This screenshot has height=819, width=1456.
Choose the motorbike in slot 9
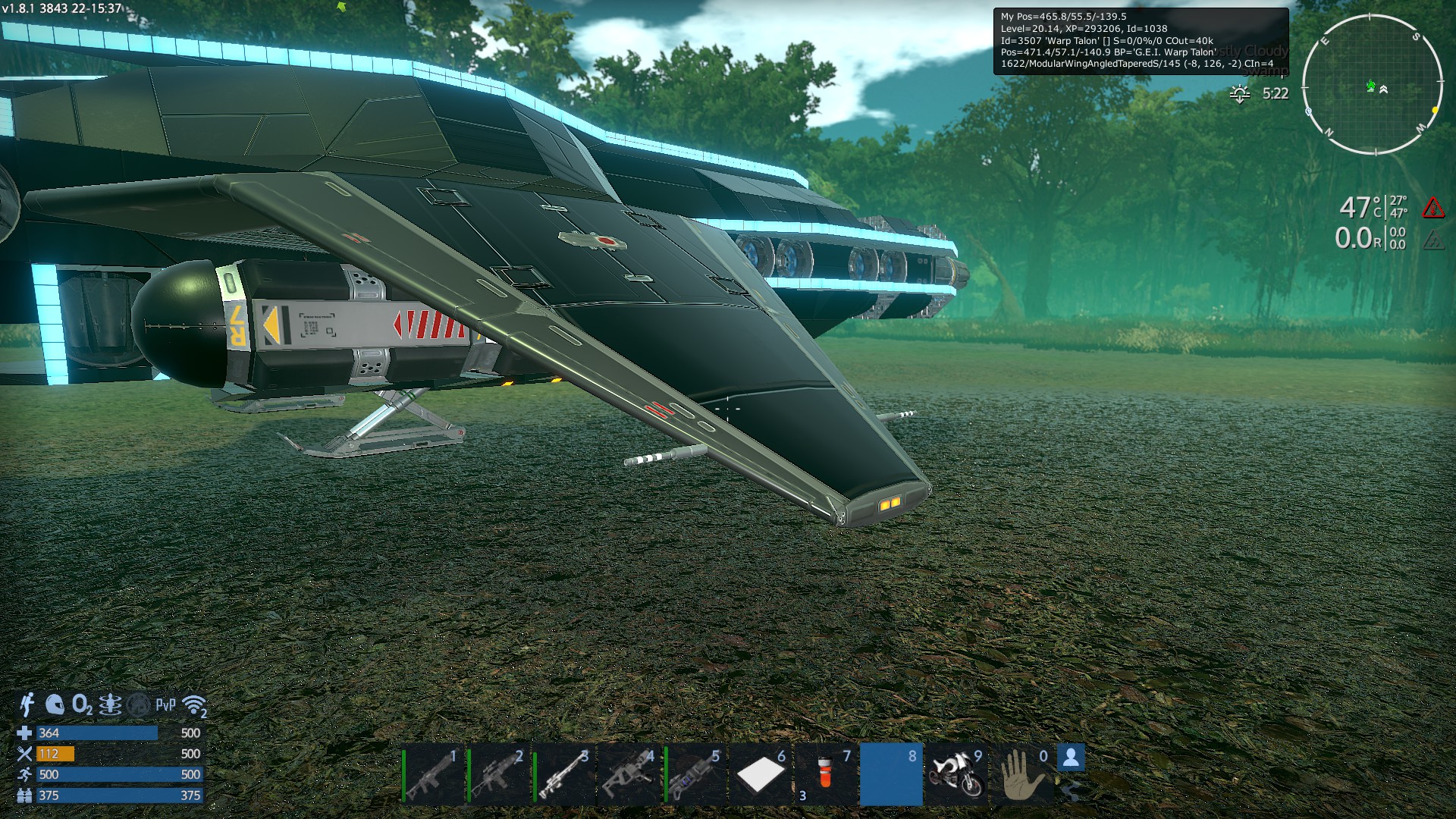(x=956, y=775)
